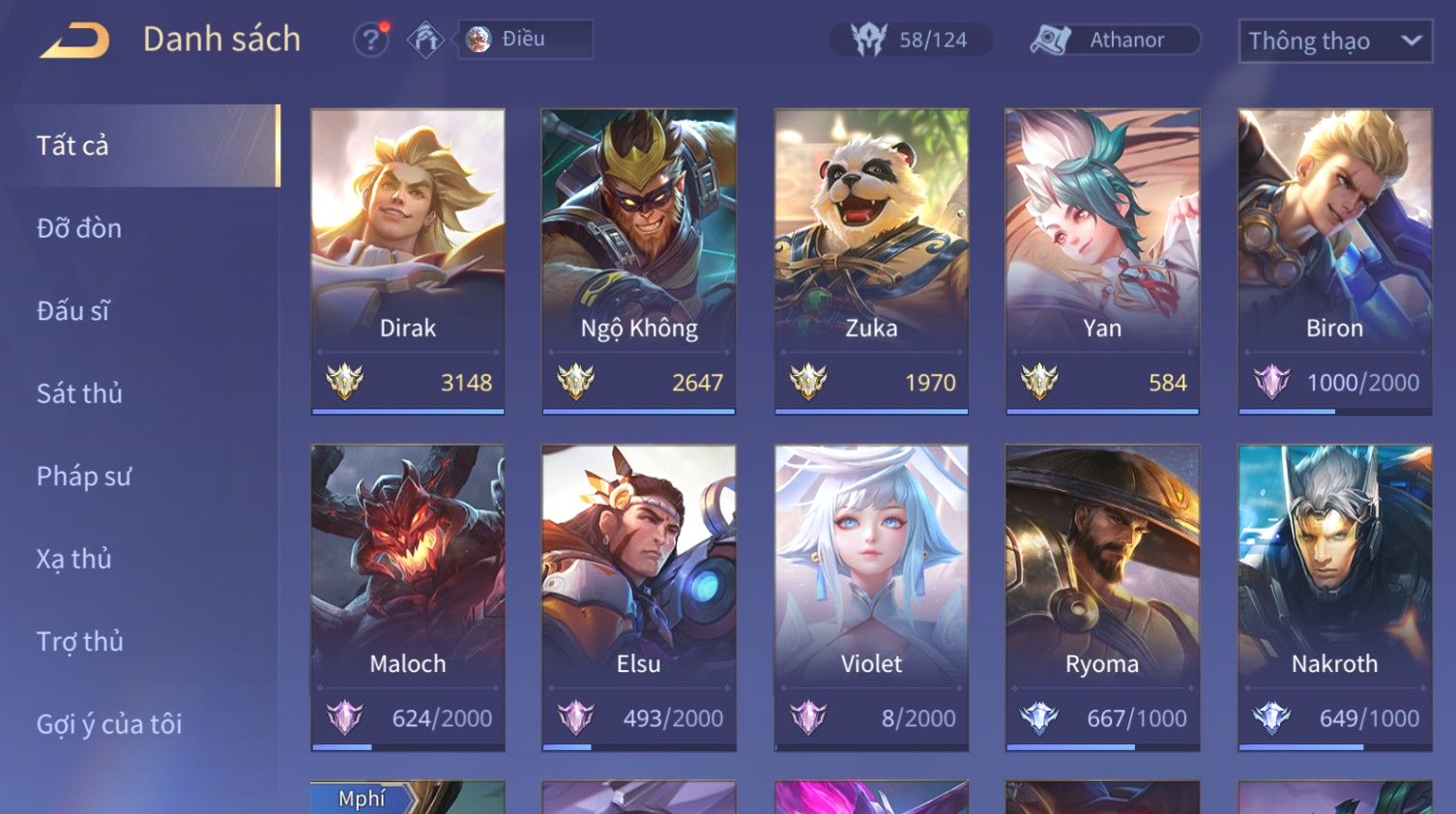This screenshot has width=1456, height=814.
Task: Open the question mark help icon
Action: [369, 40]
